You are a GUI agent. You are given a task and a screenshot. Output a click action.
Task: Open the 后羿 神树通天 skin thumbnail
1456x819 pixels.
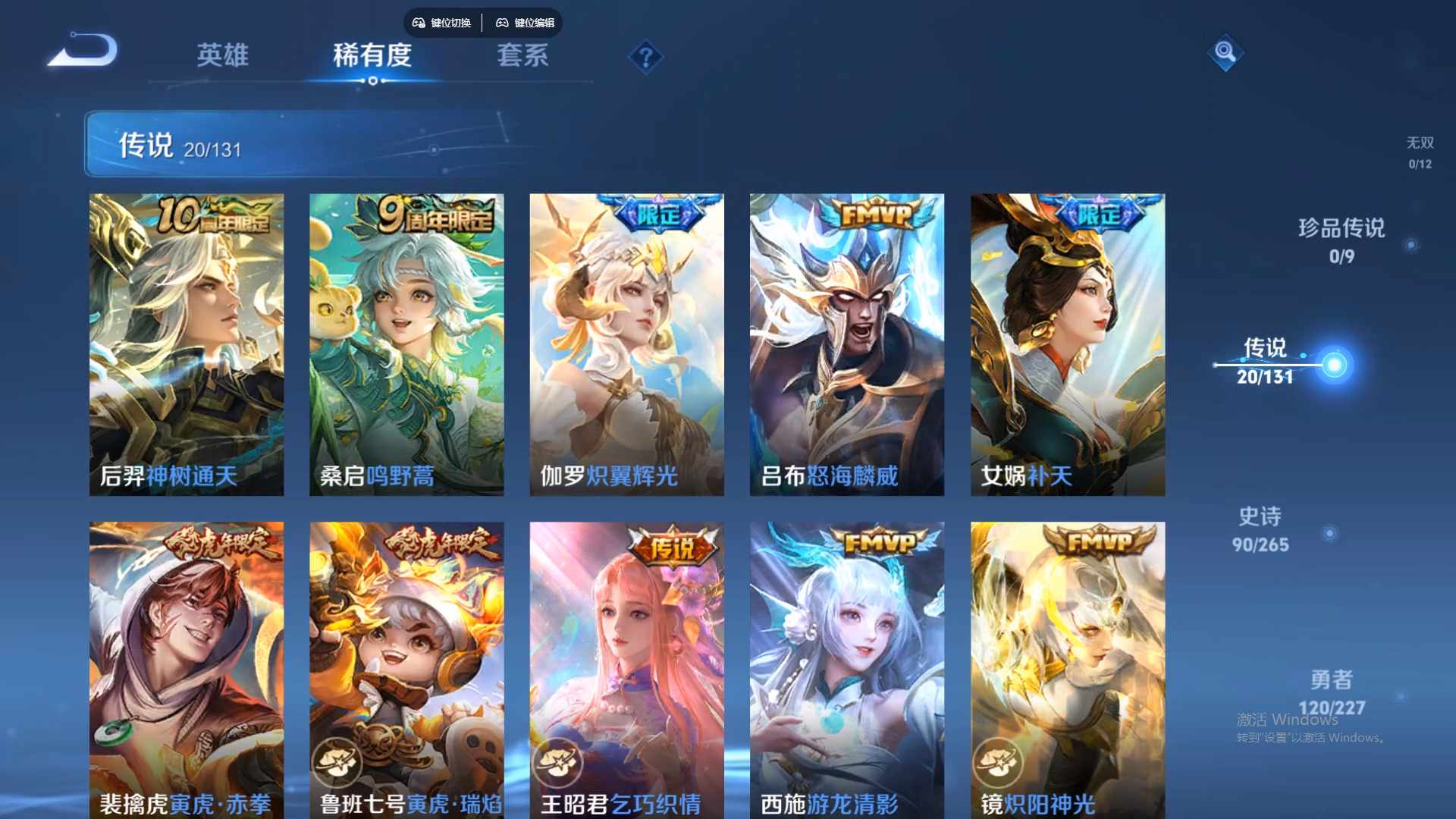[187, 341]
